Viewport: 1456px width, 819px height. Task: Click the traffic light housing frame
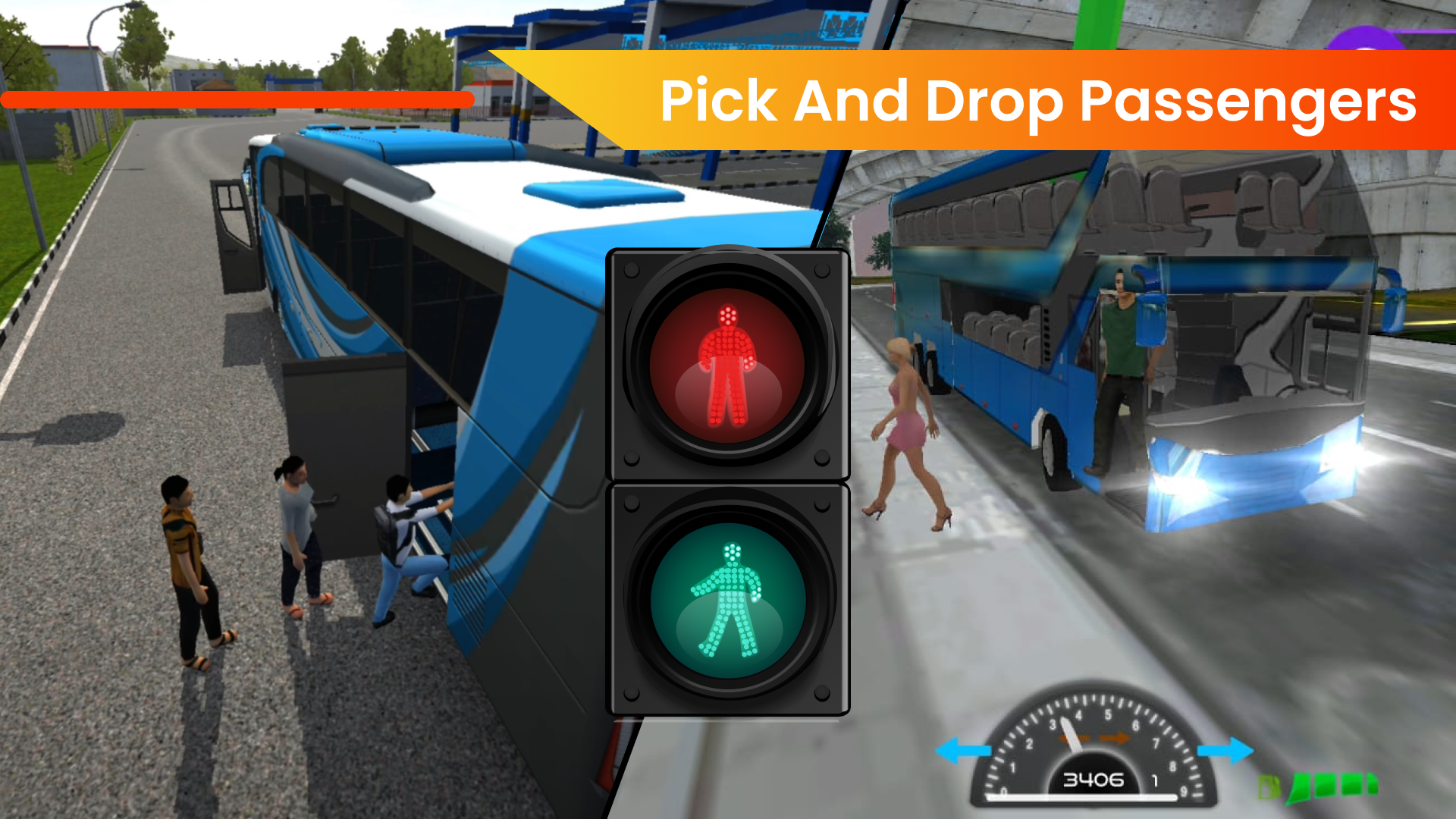[728, 482]
